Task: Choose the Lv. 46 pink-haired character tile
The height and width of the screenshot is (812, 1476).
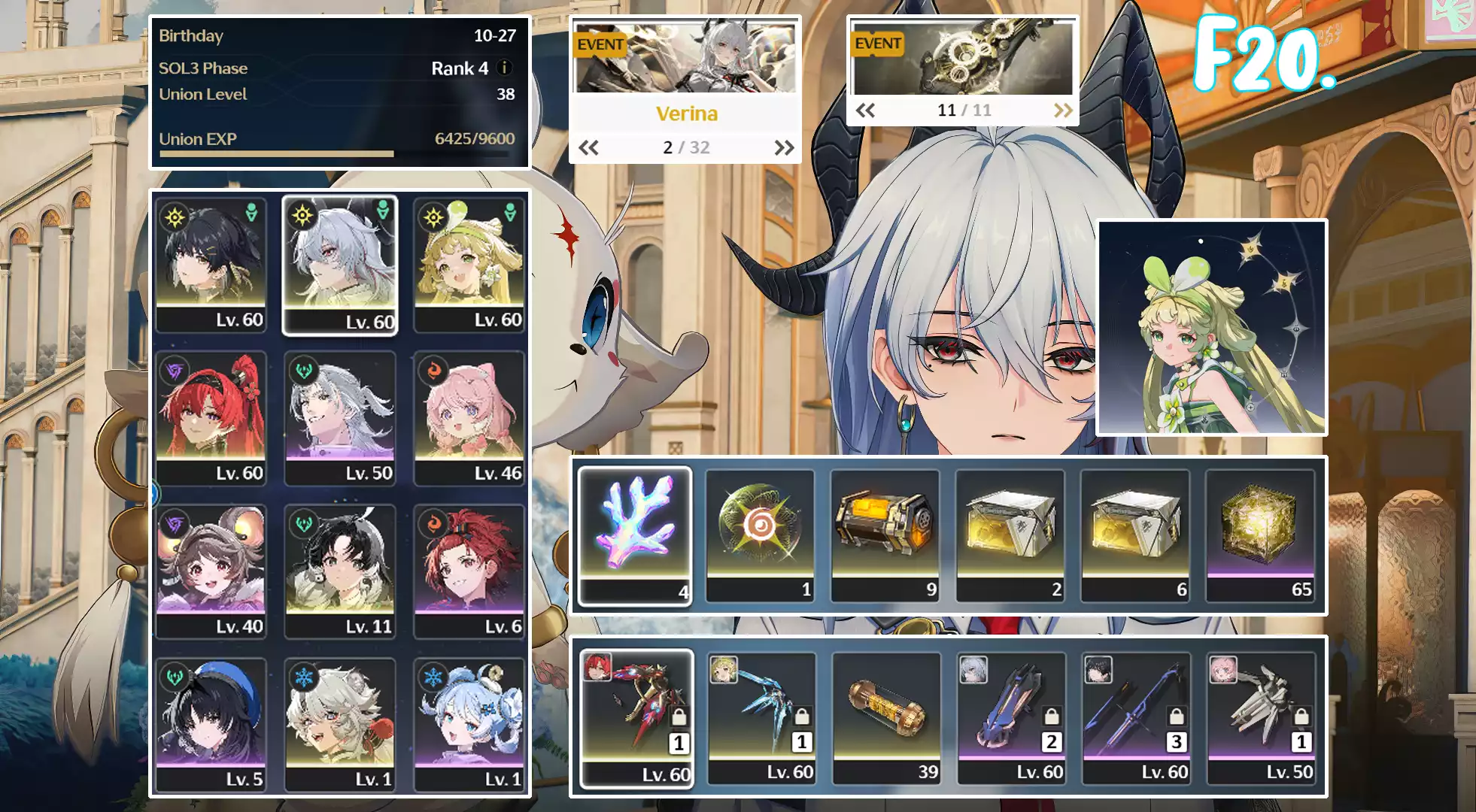Action: point(469,418)
